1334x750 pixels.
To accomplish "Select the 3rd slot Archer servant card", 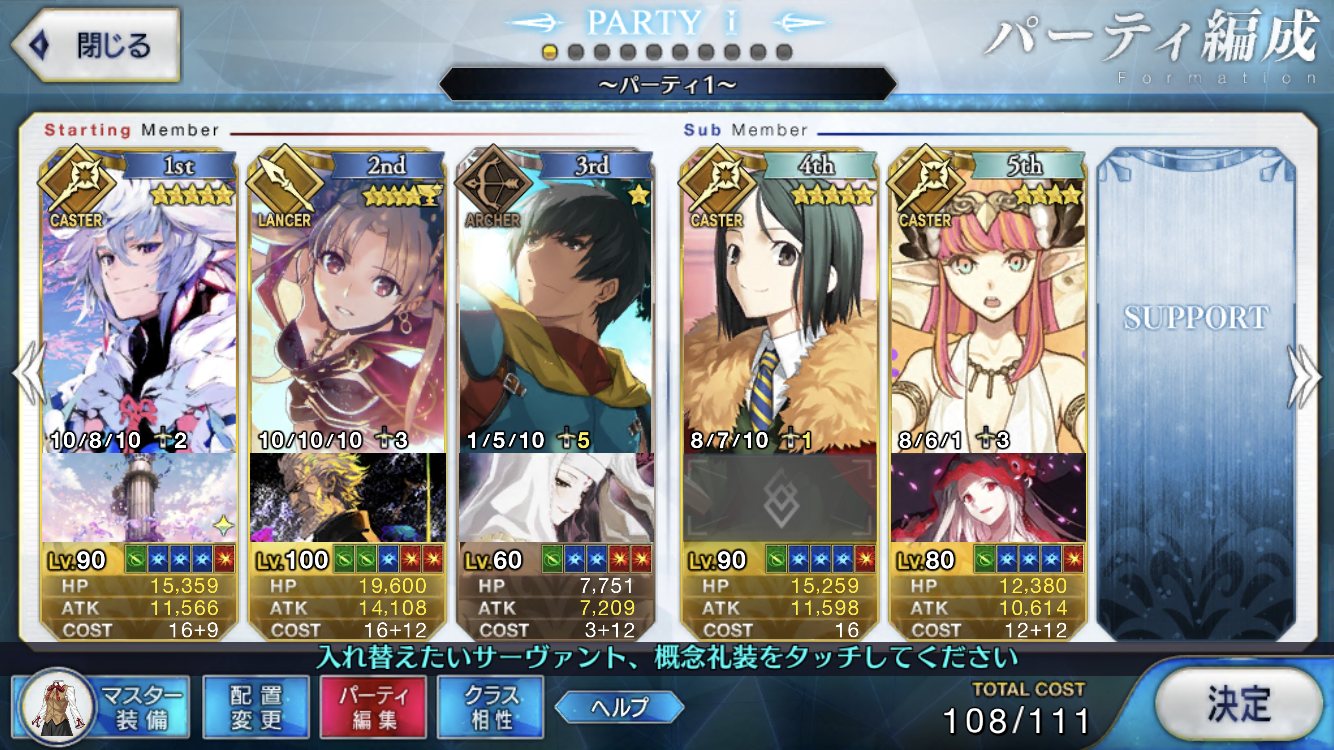I will [555, 310].
